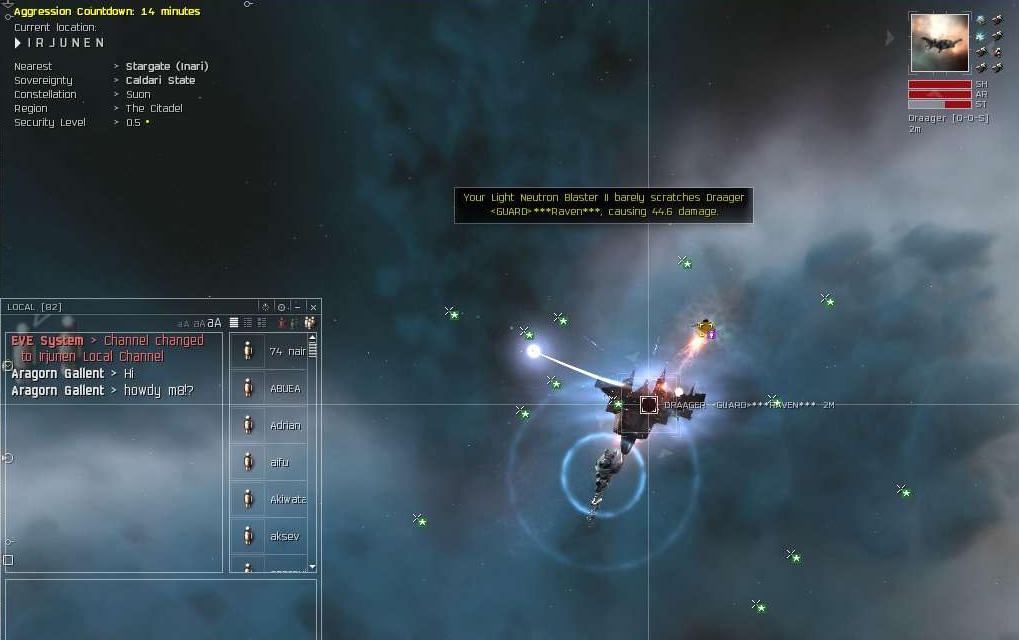Close the Local chat window
1019x640 pixels.
[313, 307]
